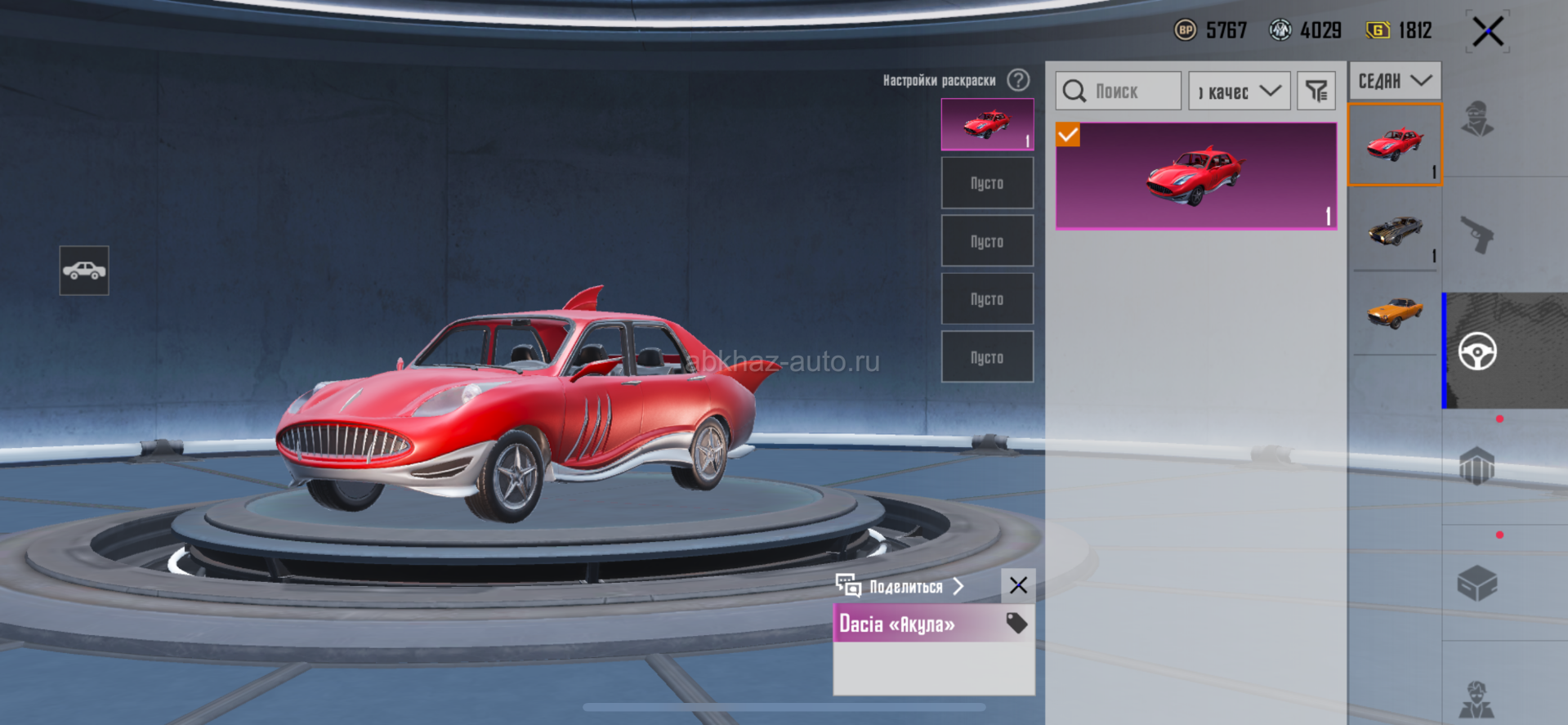
Task: Select the filled red car paint slot
Action: (987, 124)
